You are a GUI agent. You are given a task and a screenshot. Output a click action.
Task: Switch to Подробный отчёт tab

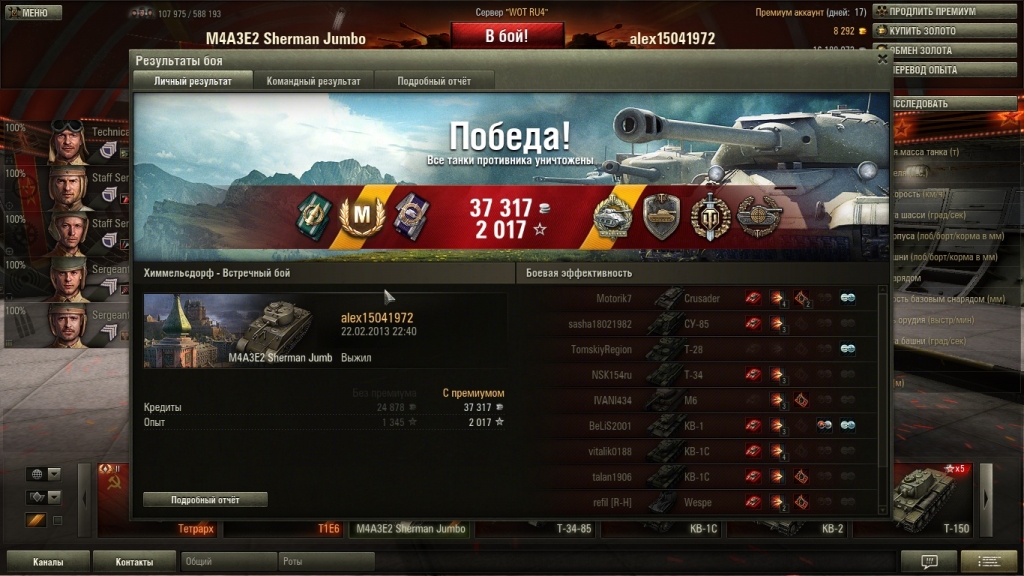(434, 81)
